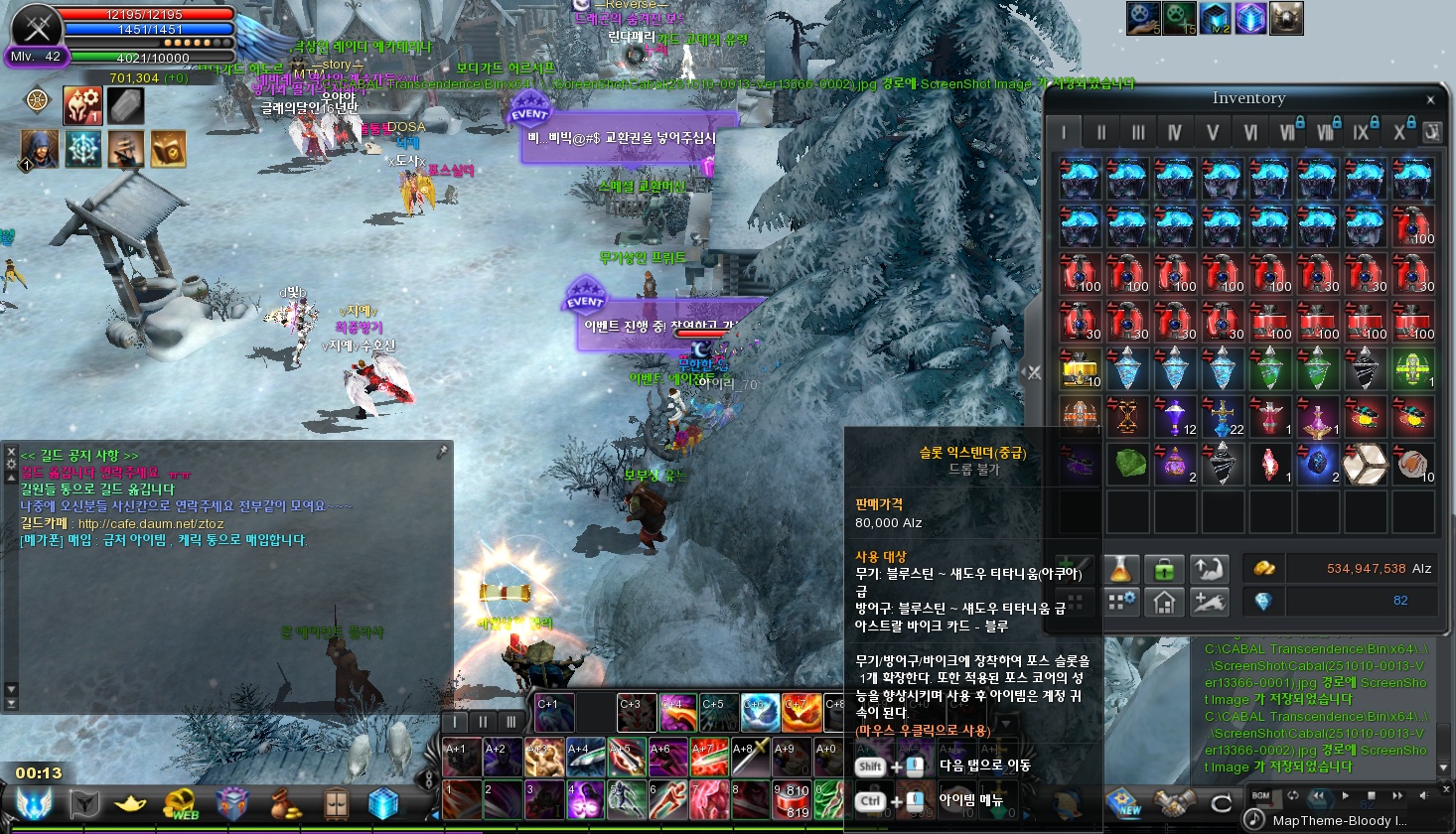
Task: Open the WEB treasure chest menu
Action: click(x=181, y=803)
